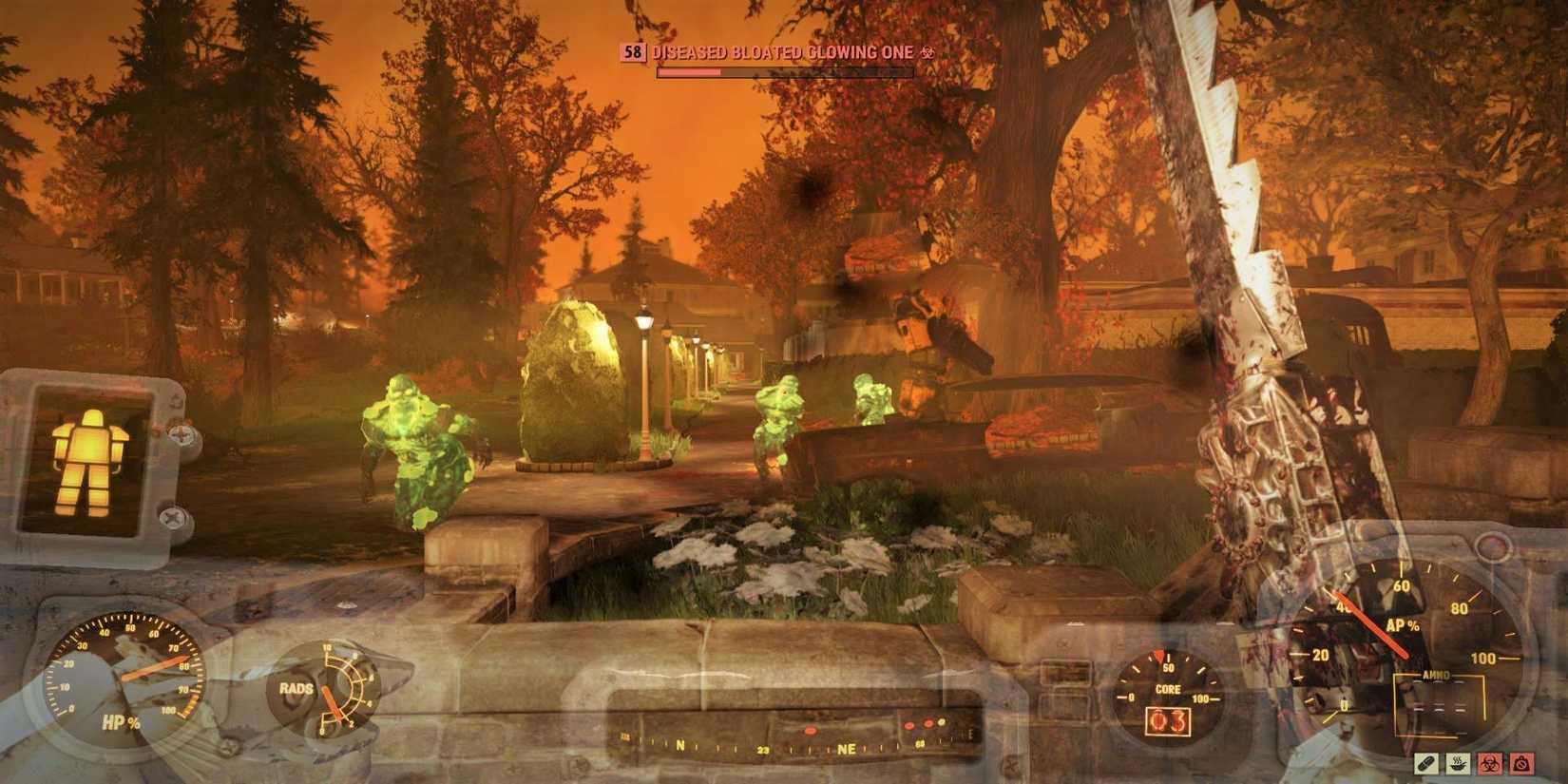Click the NE marker on the compass
Image resolution: width=1568 pixels, height=784 pixels.
(847, 748)
